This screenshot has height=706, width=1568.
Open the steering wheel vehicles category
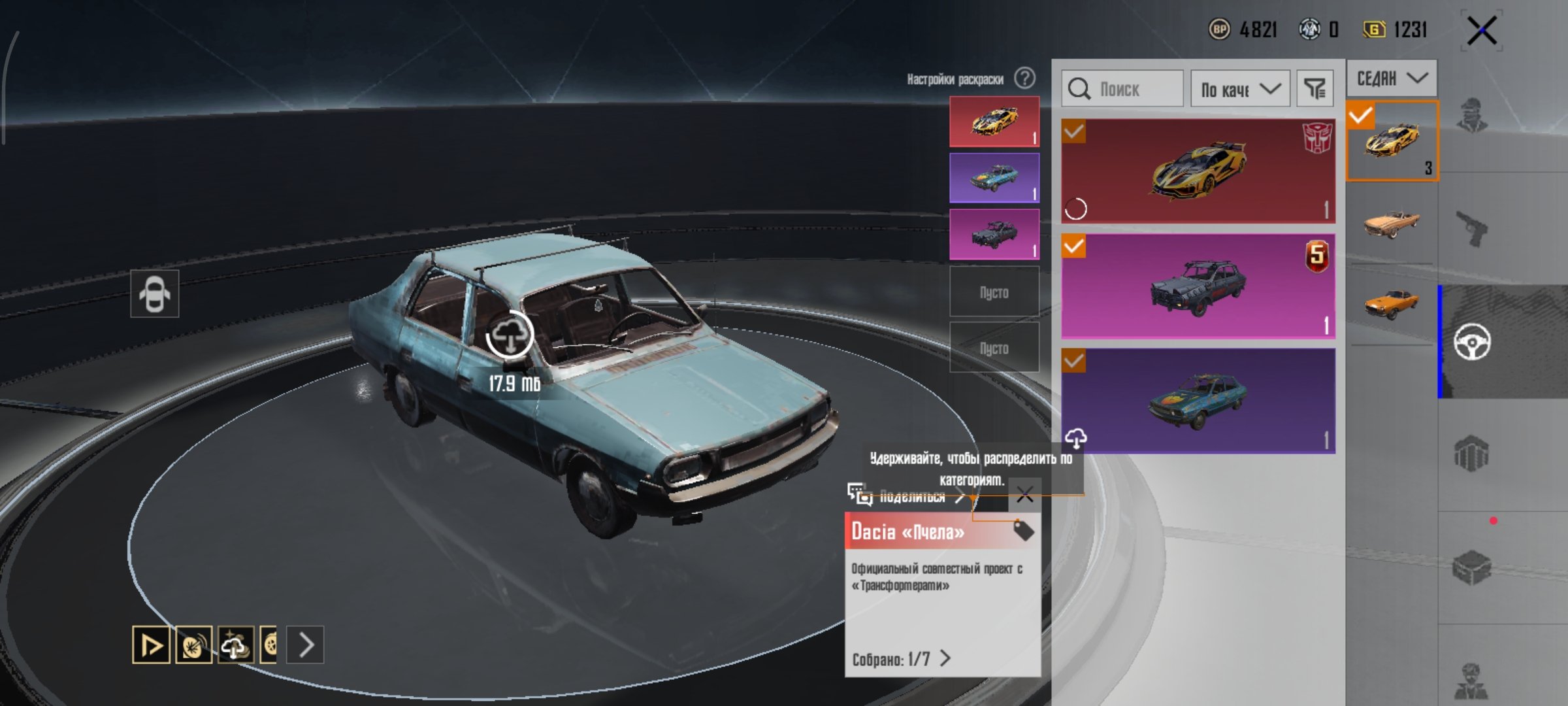(1471, 341)
